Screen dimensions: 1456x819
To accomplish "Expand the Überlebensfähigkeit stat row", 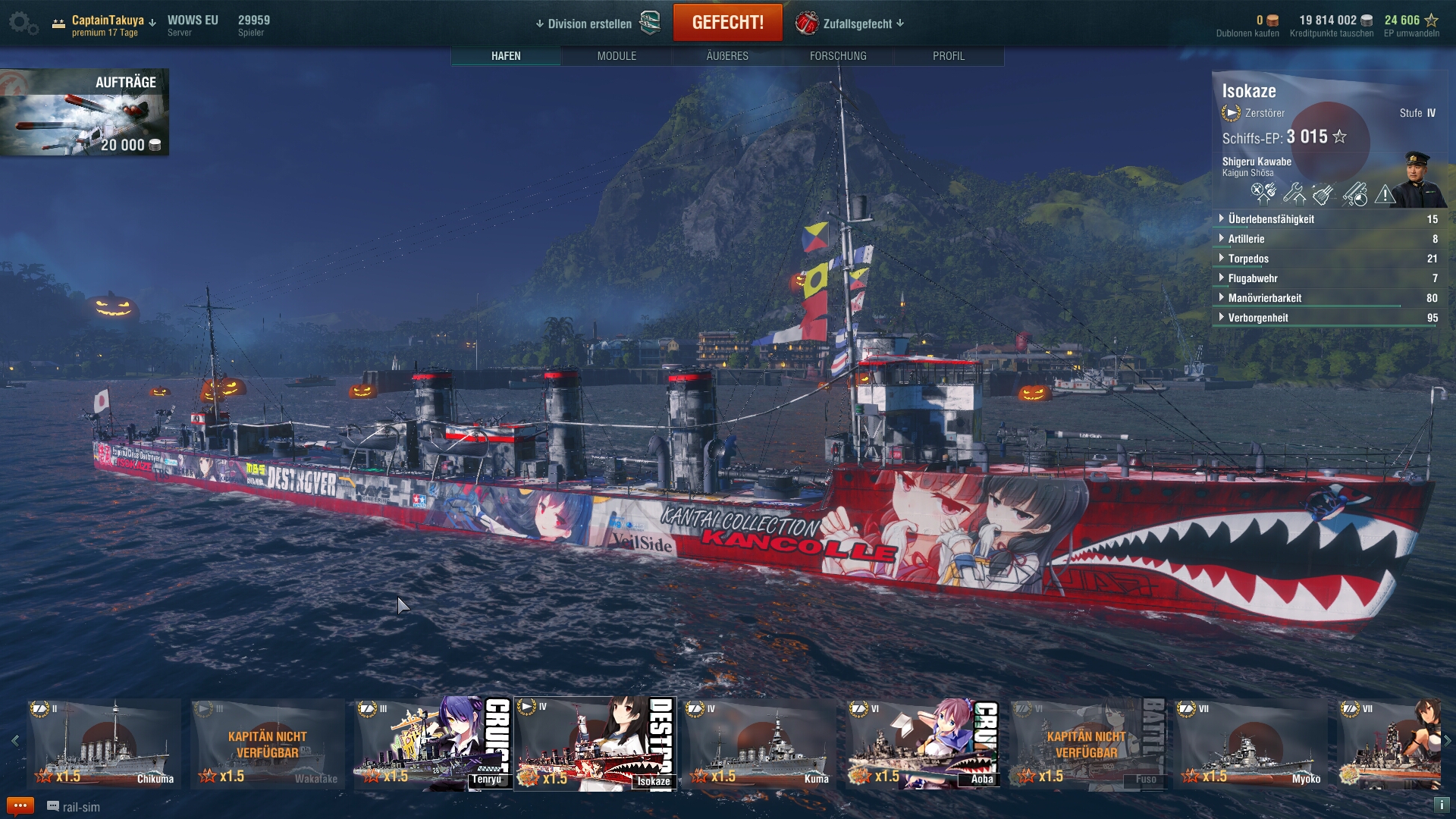I will click(1271, 219).
